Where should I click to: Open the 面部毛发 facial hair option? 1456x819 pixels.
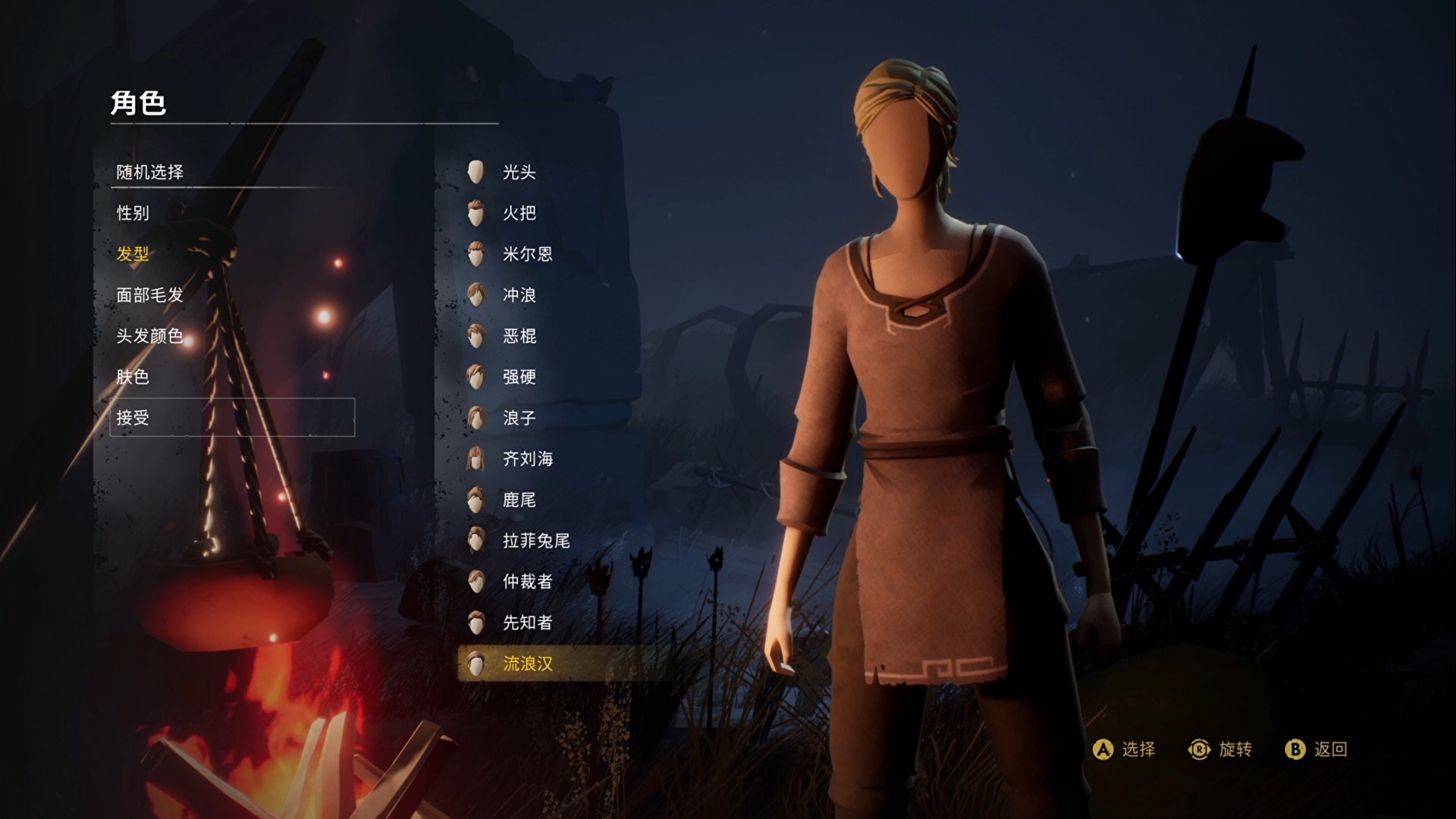150,295
